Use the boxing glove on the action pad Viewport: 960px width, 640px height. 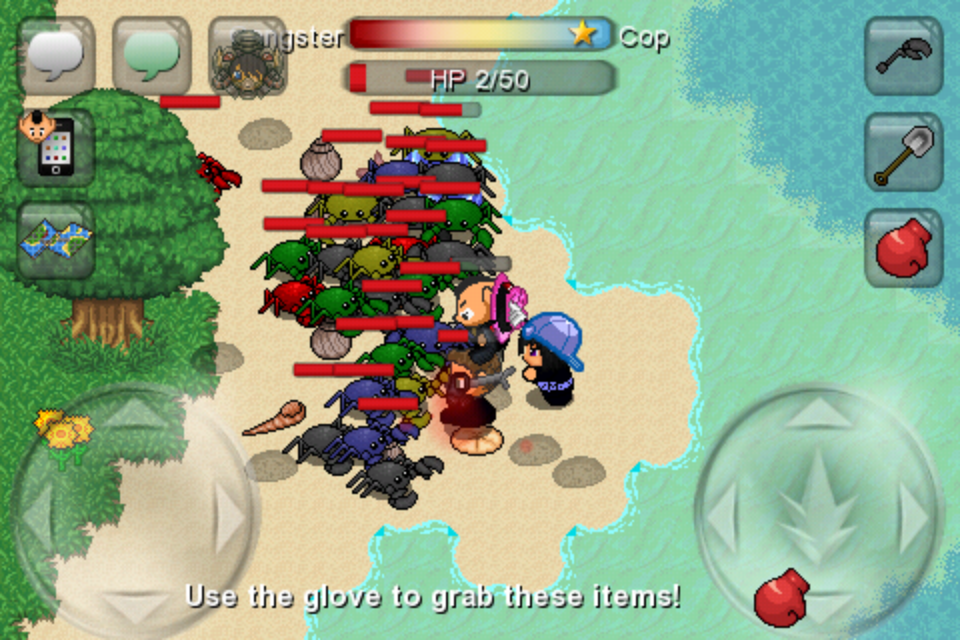pos(780,598)
